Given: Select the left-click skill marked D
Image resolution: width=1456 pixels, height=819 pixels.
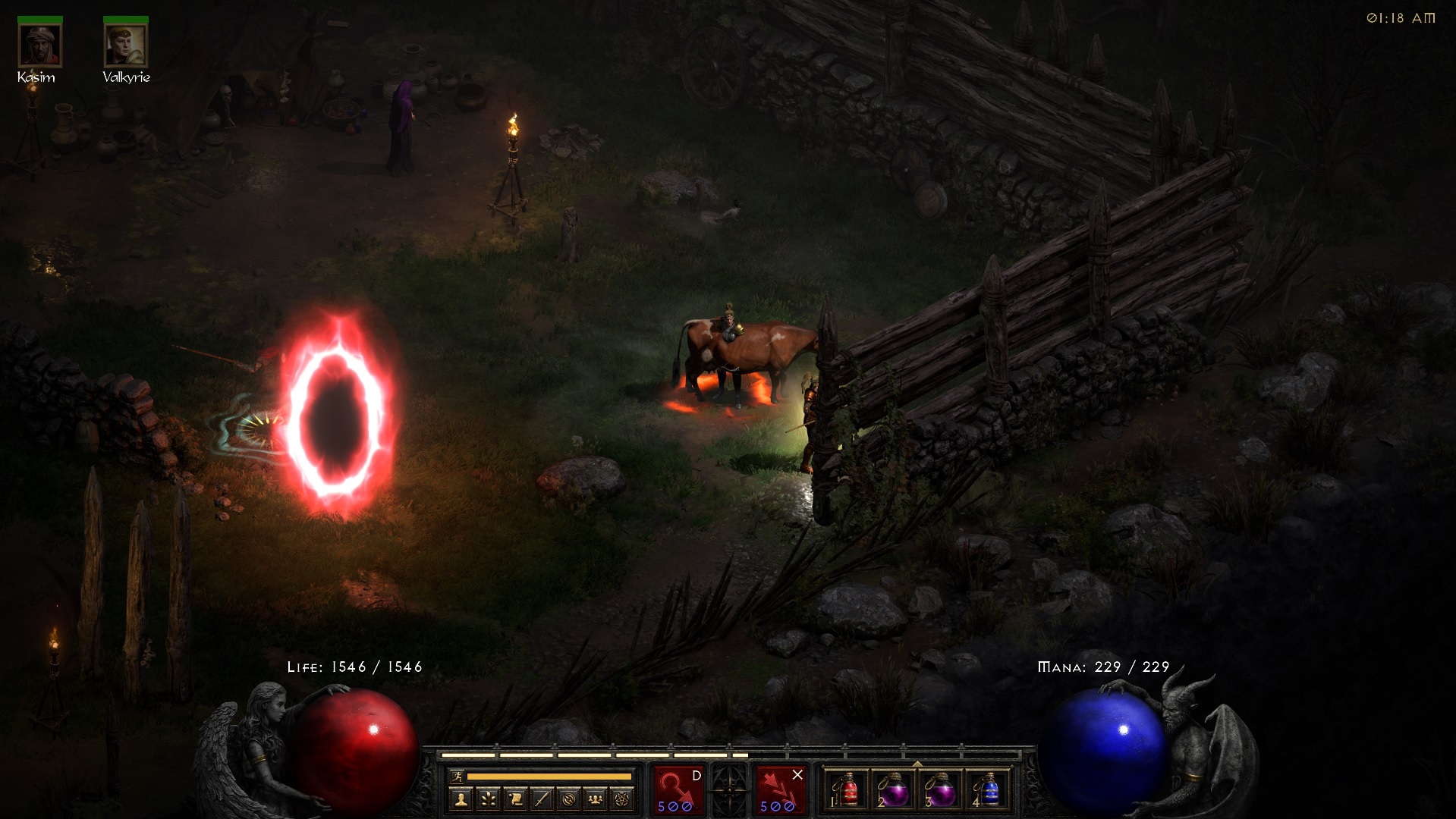Looking at the screenshot, I should pyautogui.click(x=678, y=789).
